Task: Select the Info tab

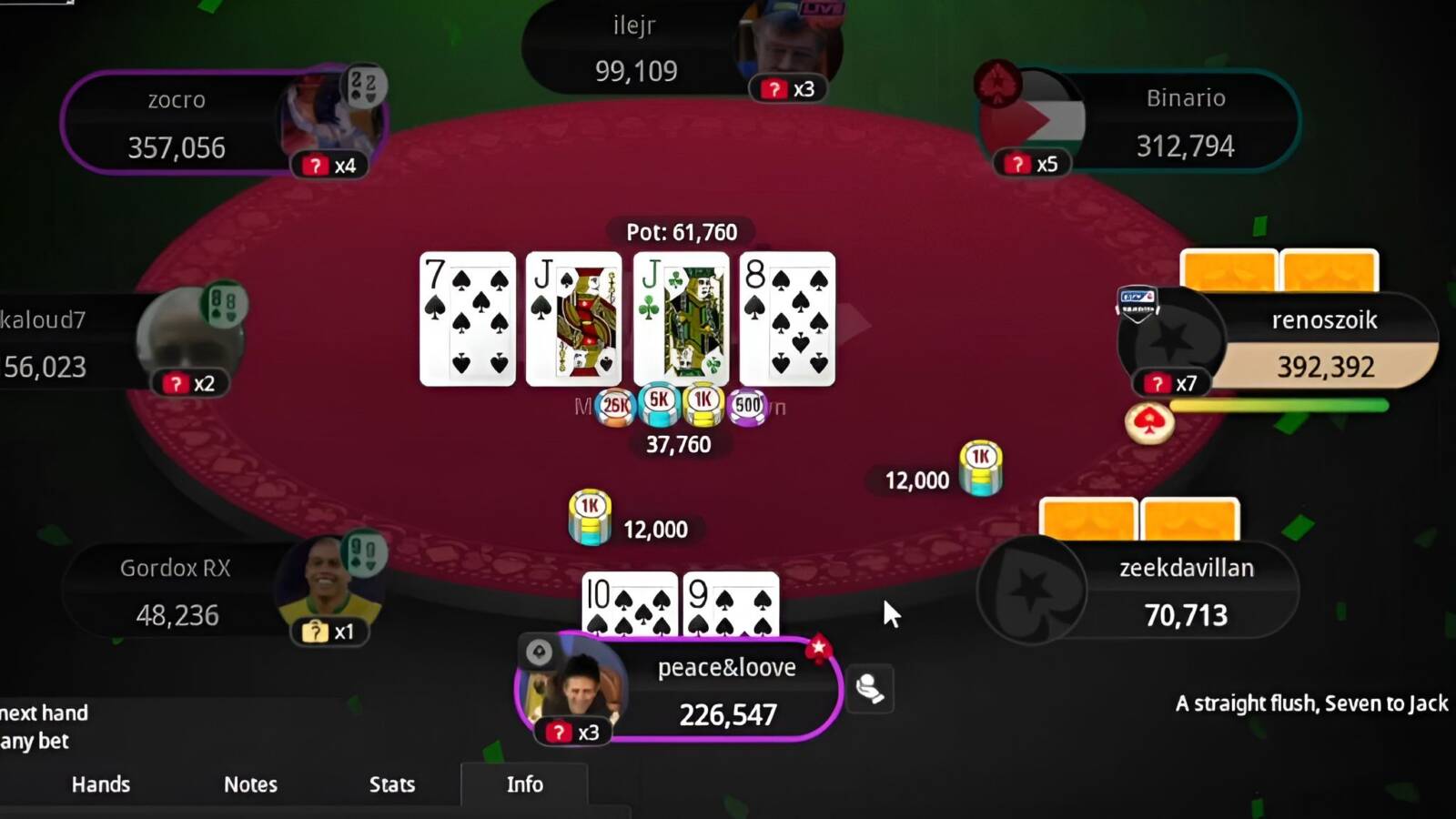Action: [x=524, y=784]
